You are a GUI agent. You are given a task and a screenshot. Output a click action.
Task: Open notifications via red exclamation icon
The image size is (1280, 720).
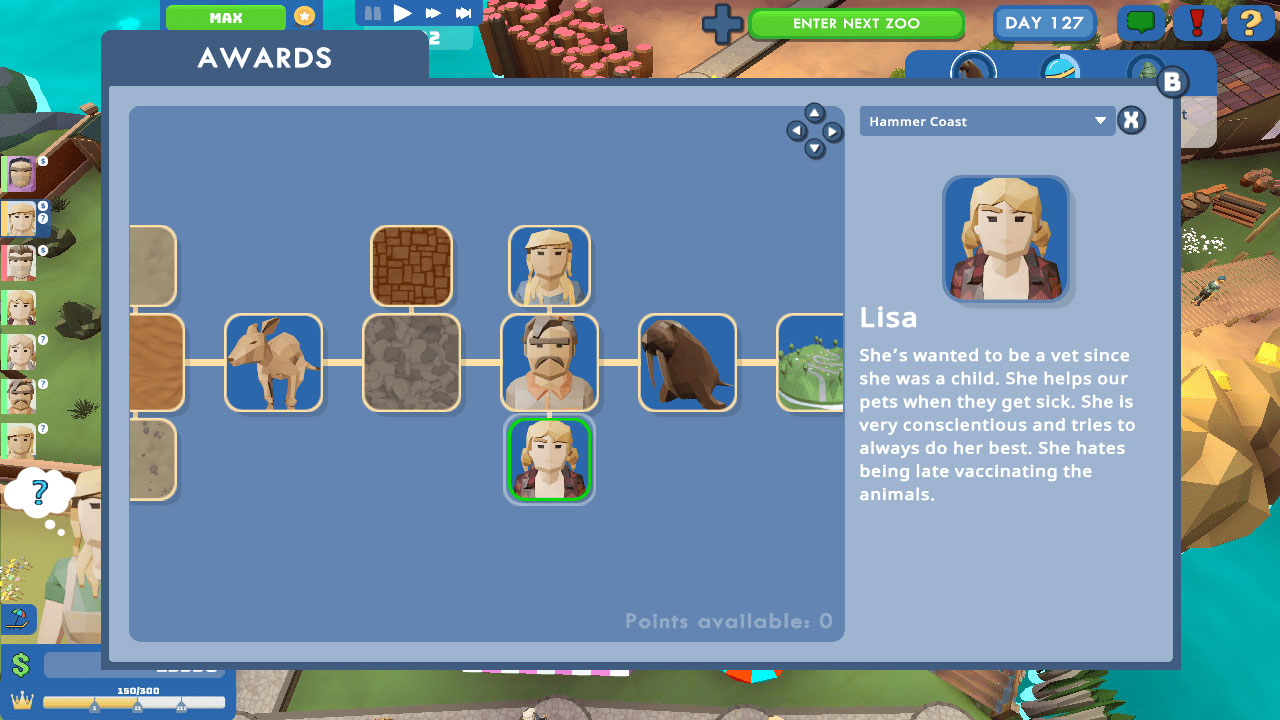pyautogui.click(x=1196, y=23)
